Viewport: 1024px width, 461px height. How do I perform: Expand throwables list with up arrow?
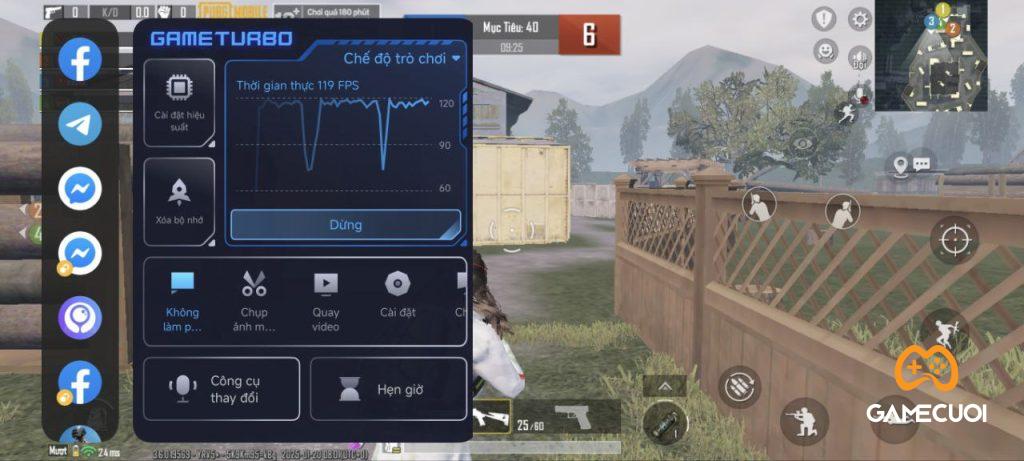point(664,384)
